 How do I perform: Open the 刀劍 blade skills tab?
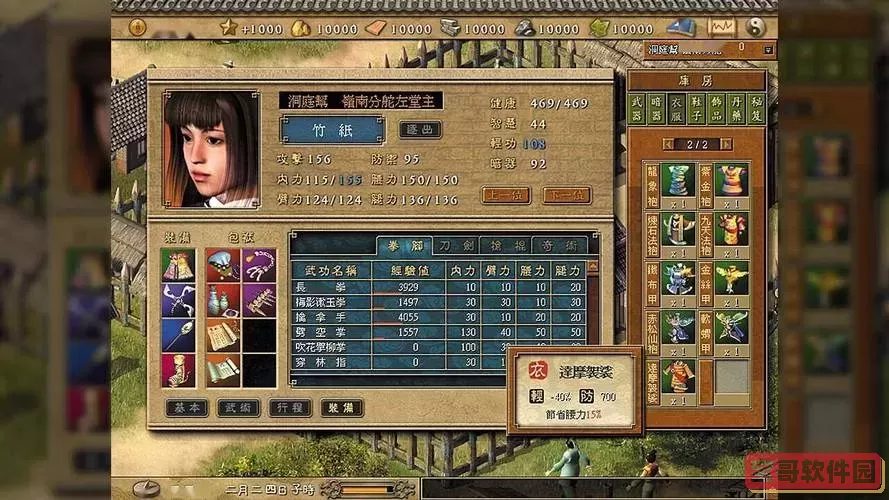(x=456, y=245)
